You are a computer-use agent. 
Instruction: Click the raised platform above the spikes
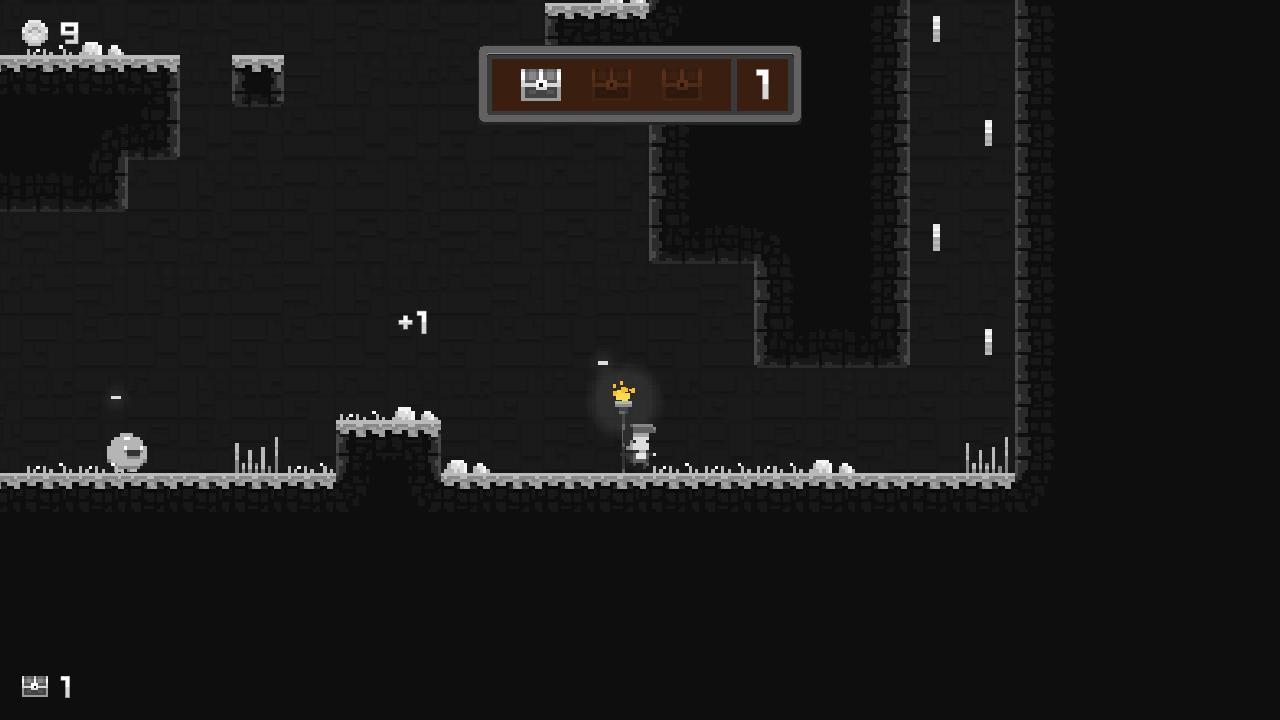[x=388, y=425]
